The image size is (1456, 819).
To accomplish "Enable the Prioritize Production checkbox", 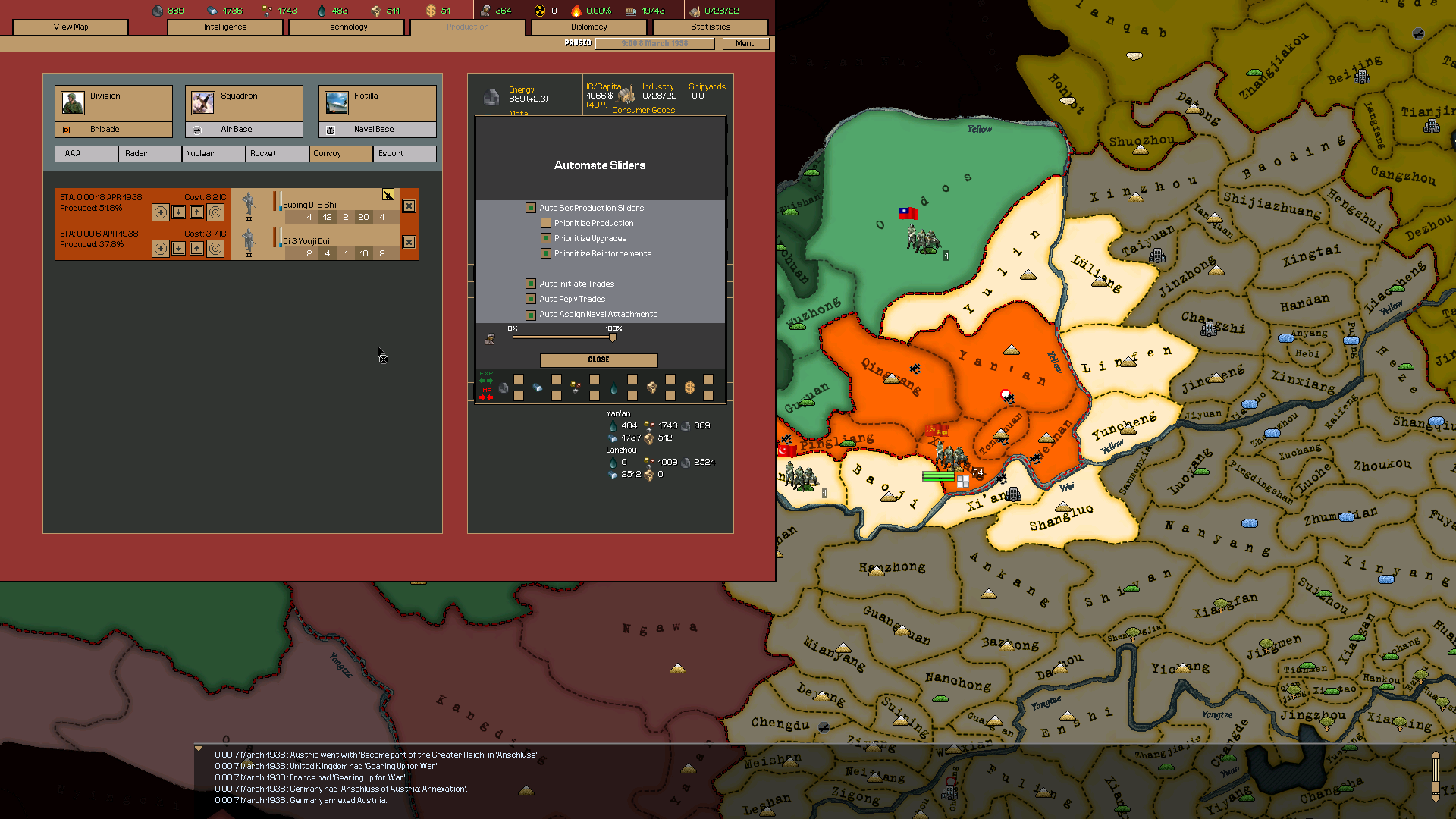I will [x=546, y=223].
